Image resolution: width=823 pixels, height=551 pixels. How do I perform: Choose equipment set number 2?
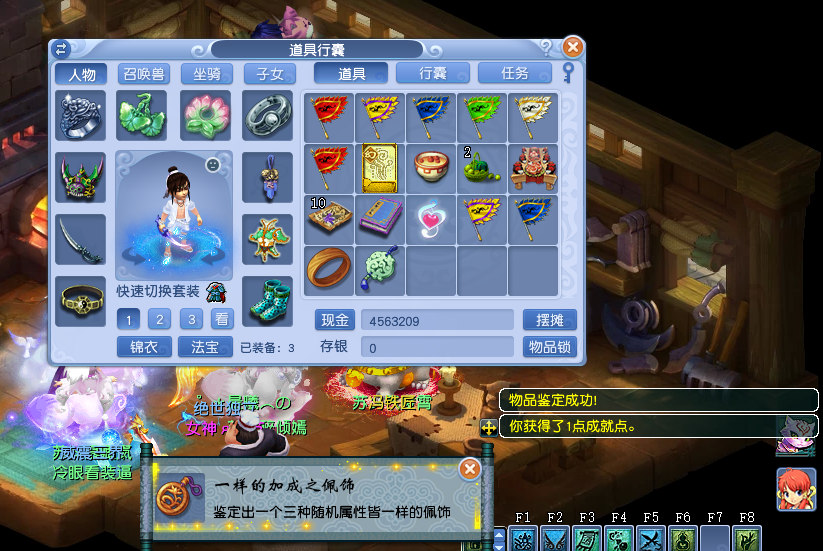tap(159, 320)
